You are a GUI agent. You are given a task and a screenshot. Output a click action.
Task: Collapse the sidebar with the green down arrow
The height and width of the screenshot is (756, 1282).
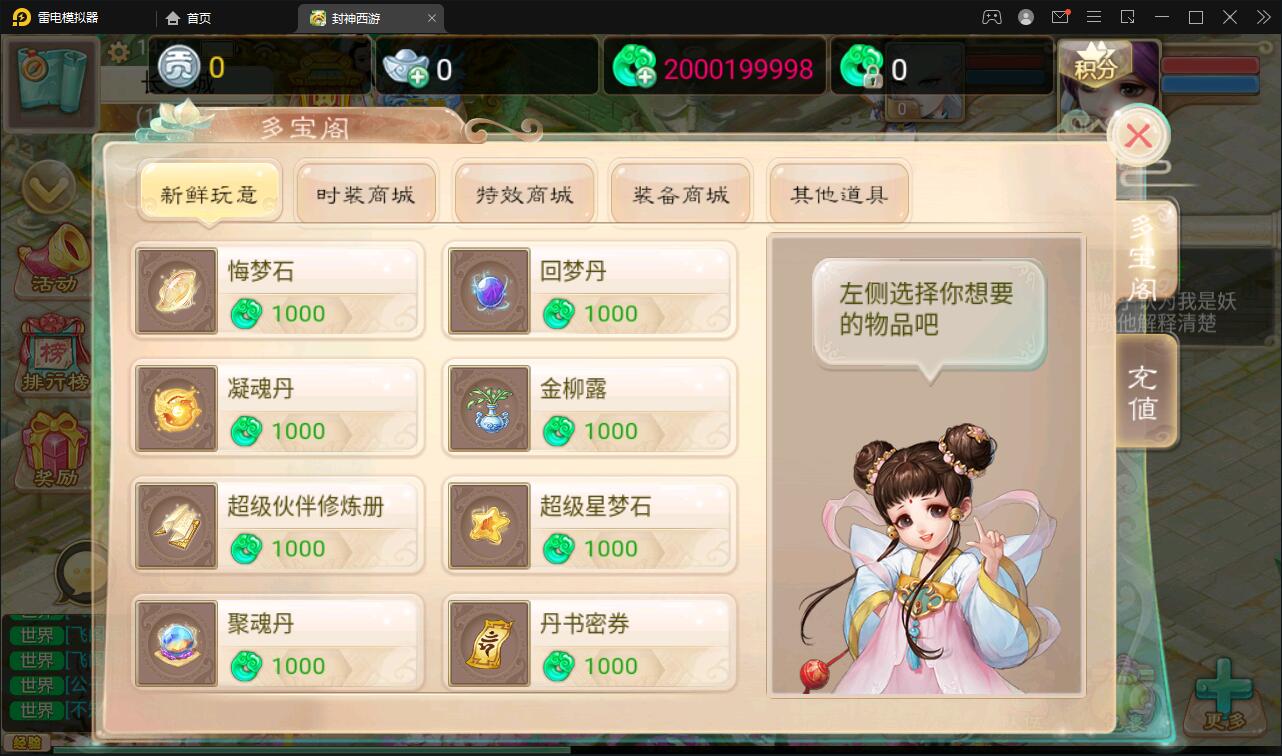pos(50,185)
